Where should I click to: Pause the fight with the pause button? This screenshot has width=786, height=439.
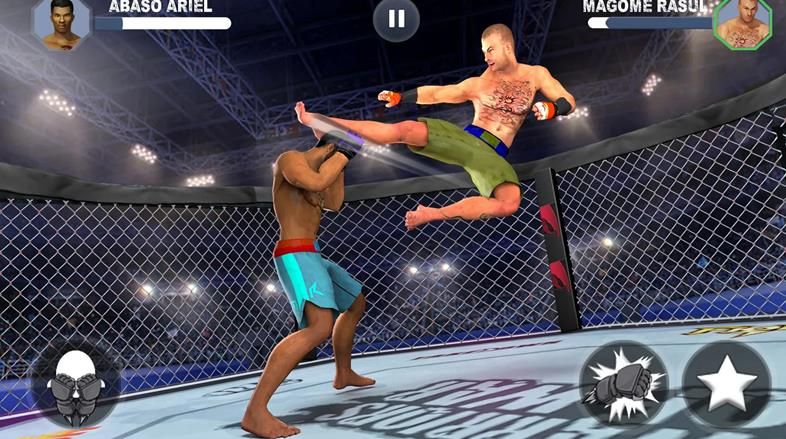point(396,19)
